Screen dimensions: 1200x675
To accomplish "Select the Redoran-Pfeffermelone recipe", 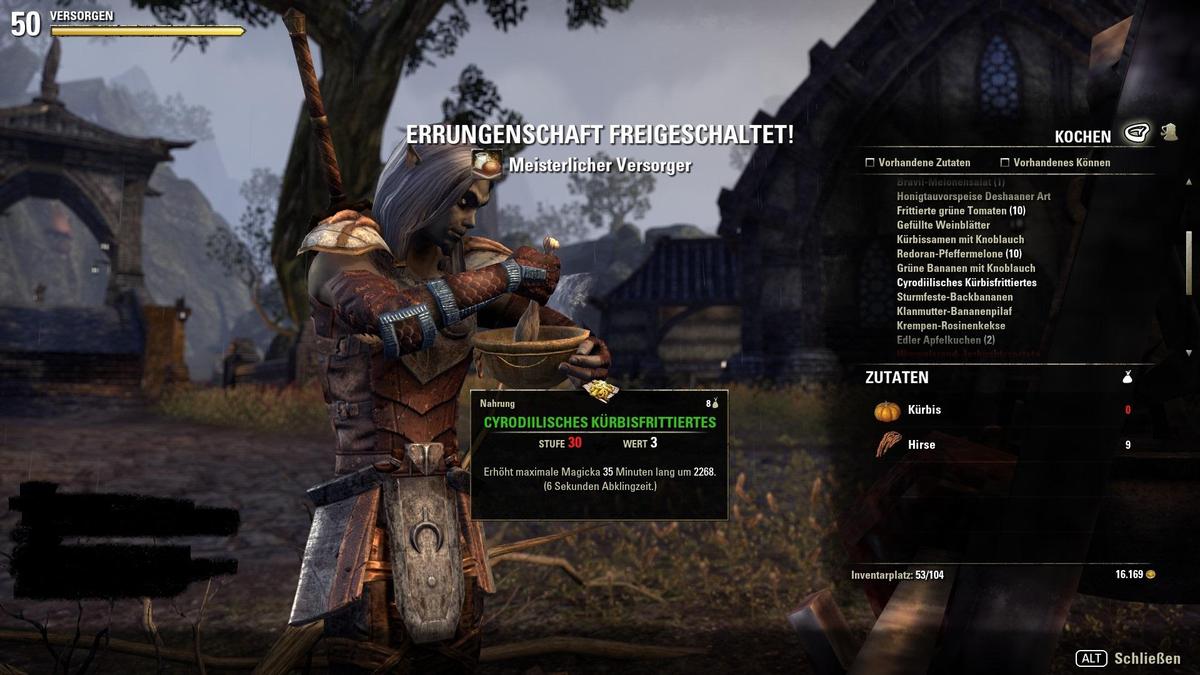I will [959, 254].
